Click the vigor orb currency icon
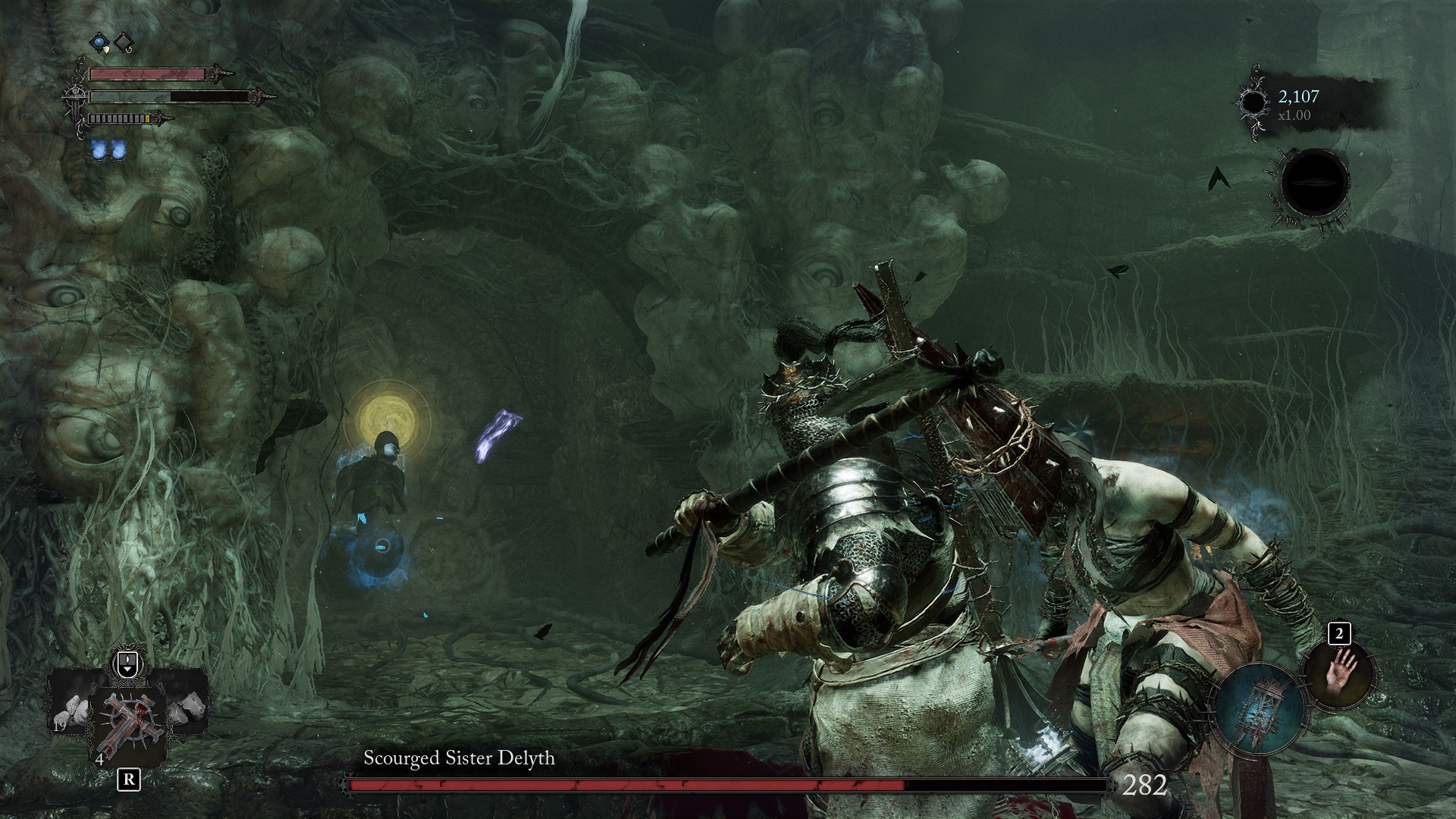 (1254, 103)
